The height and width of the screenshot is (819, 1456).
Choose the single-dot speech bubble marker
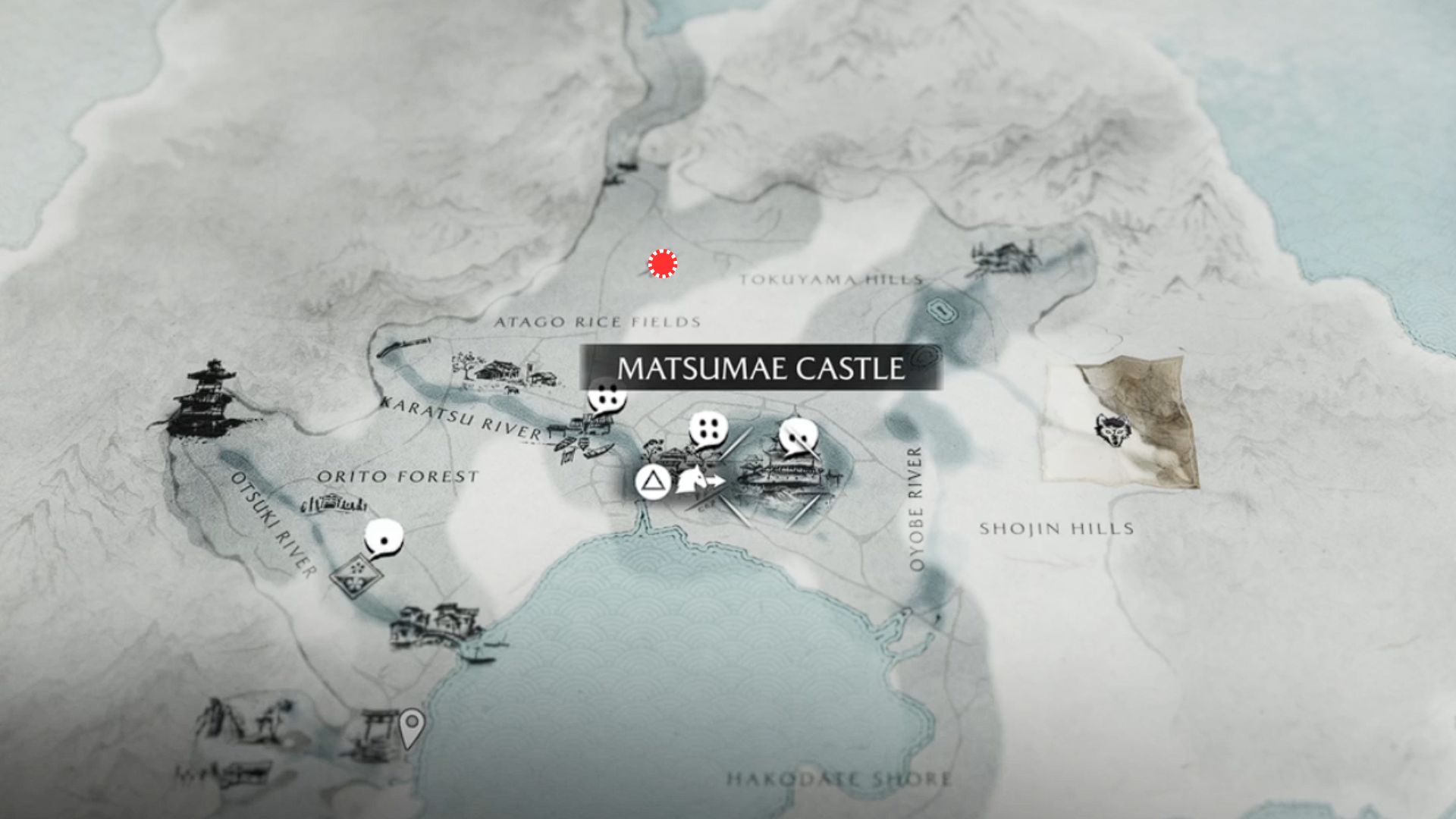click(x=384, y=538)
